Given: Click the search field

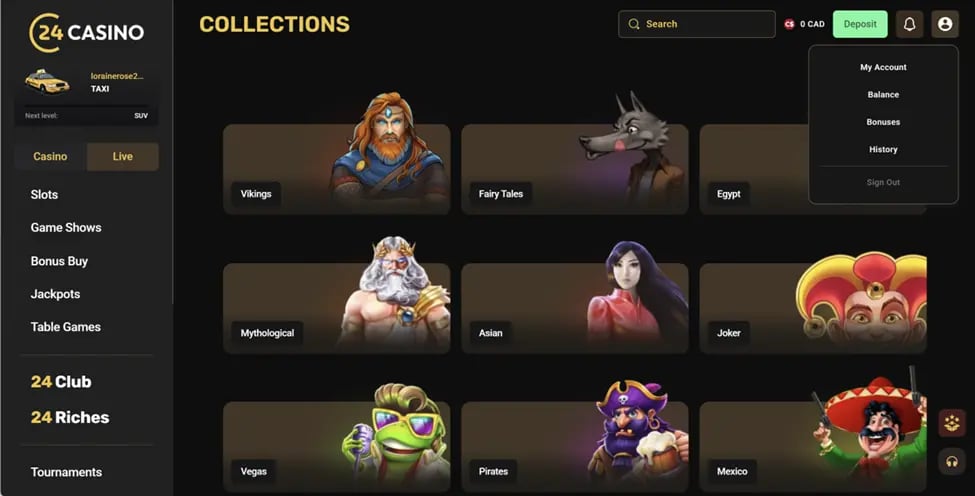Looking at the screenshot, I should tap(697, 24).
